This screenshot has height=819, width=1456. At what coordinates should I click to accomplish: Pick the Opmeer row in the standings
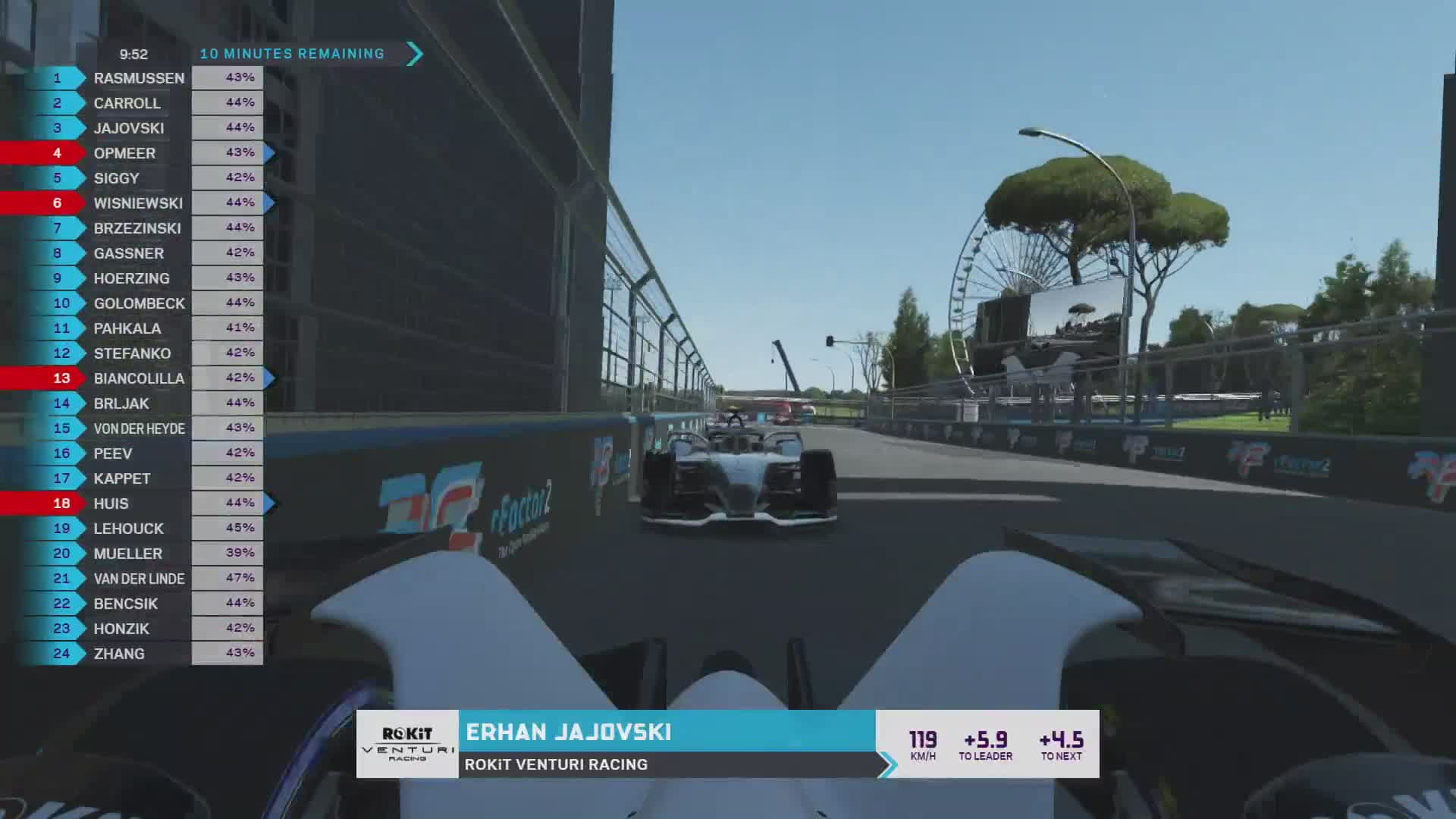(x=125, y=153)
